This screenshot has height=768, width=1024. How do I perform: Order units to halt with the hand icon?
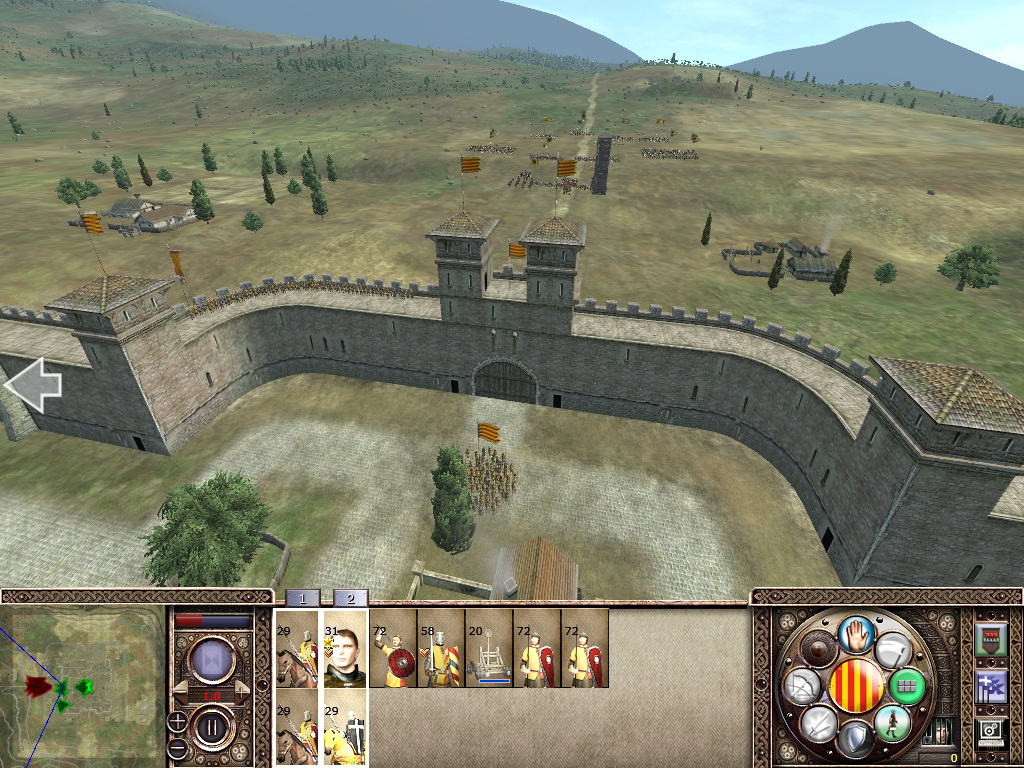(x=857, y=633)
